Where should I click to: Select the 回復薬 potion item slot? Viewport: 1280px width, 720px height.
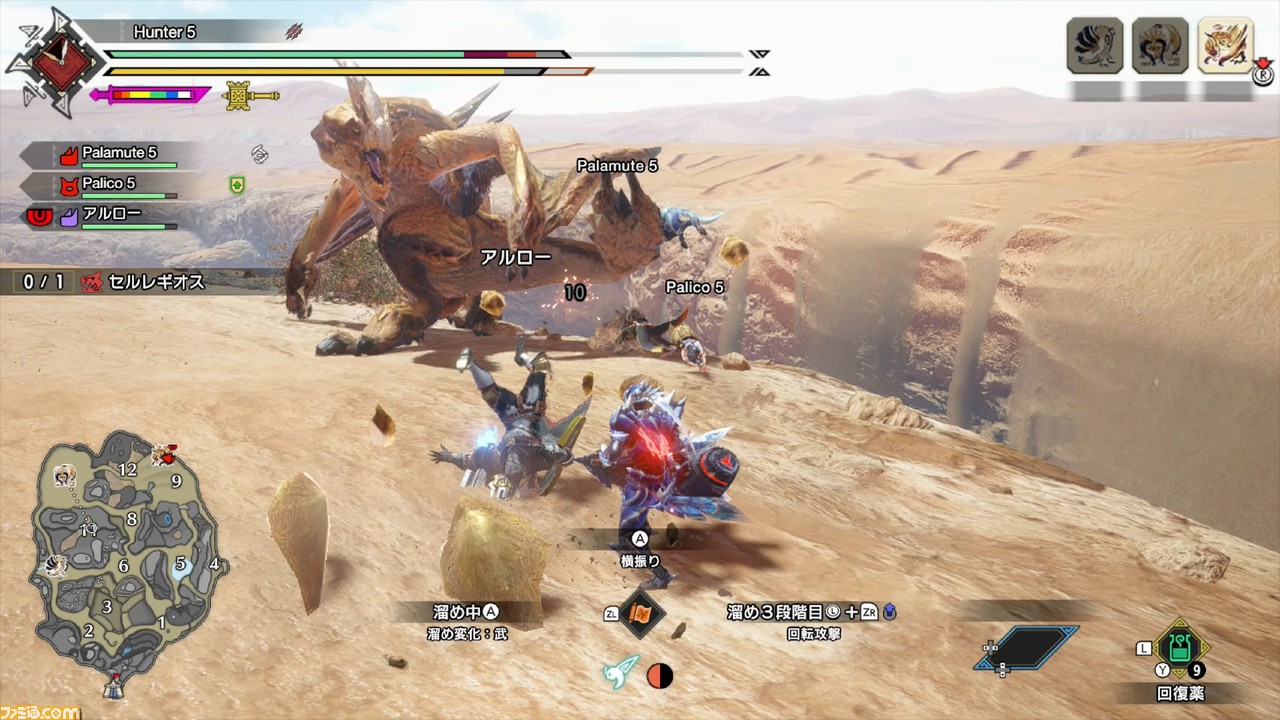1180,649
